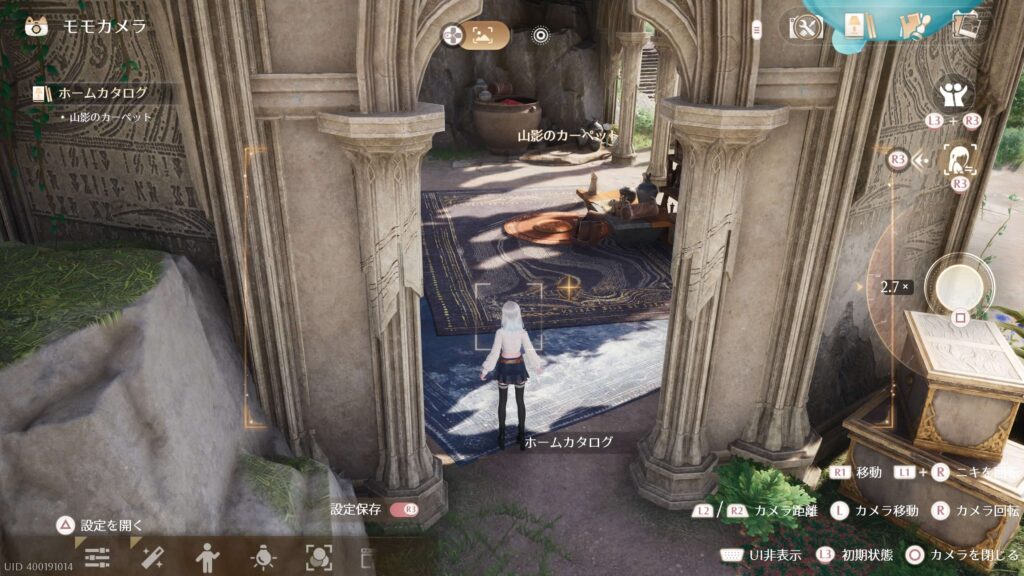1024x576 pixels.
Task: Open the magic wand filter effects
Action: point(153,558)
